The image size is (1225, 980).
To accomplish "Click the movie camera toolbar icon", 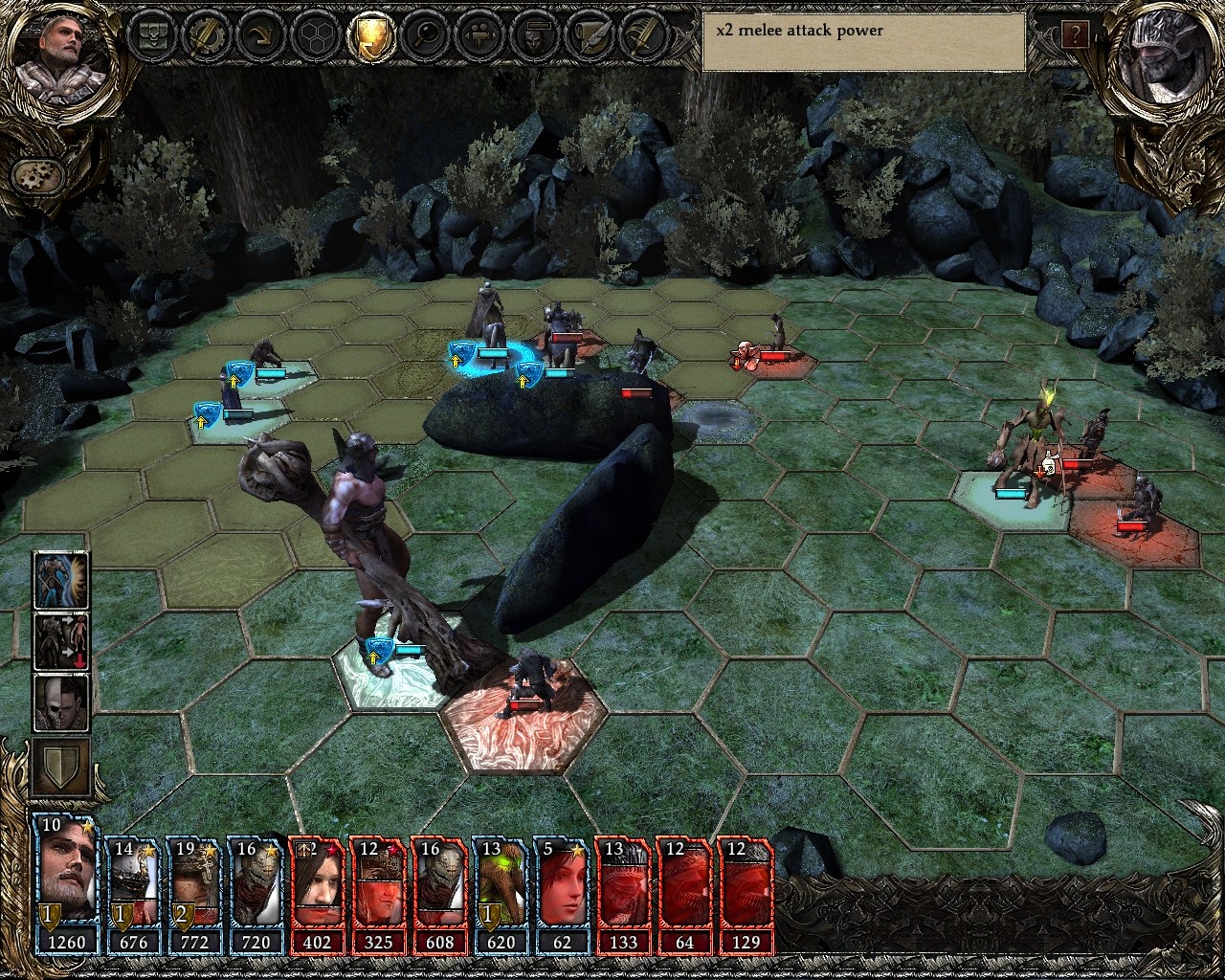I will coord(478,36).
